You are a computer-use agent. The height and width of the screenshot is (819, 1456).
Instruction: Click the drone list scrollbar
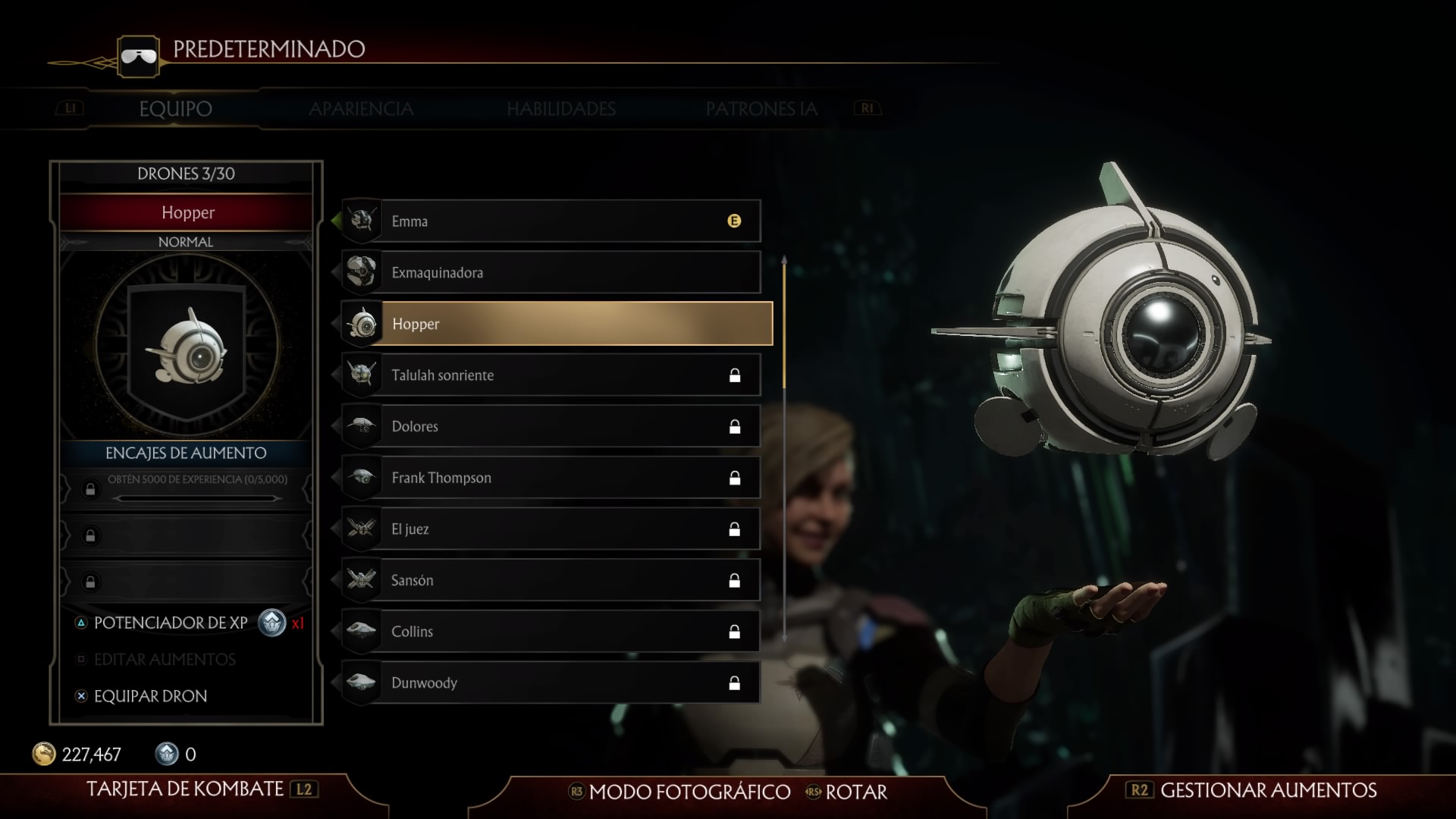point(784,447)
